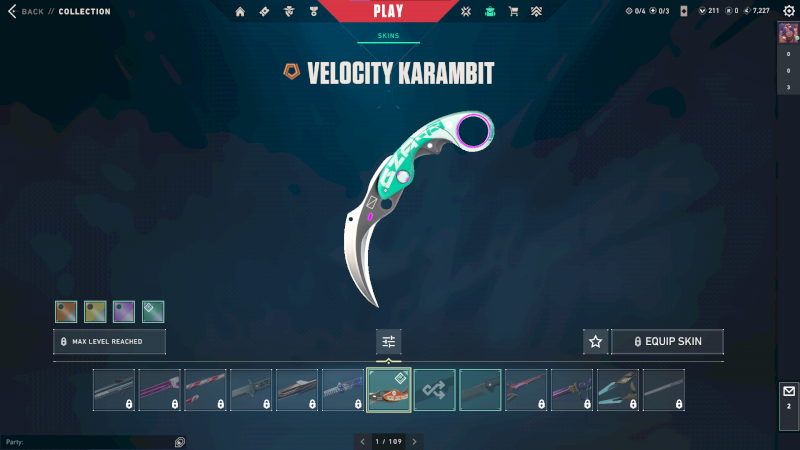Image resolution: width=800 pixels, height=450 pixels.
Task: Go to the next skins page
Action: point(415,441)
